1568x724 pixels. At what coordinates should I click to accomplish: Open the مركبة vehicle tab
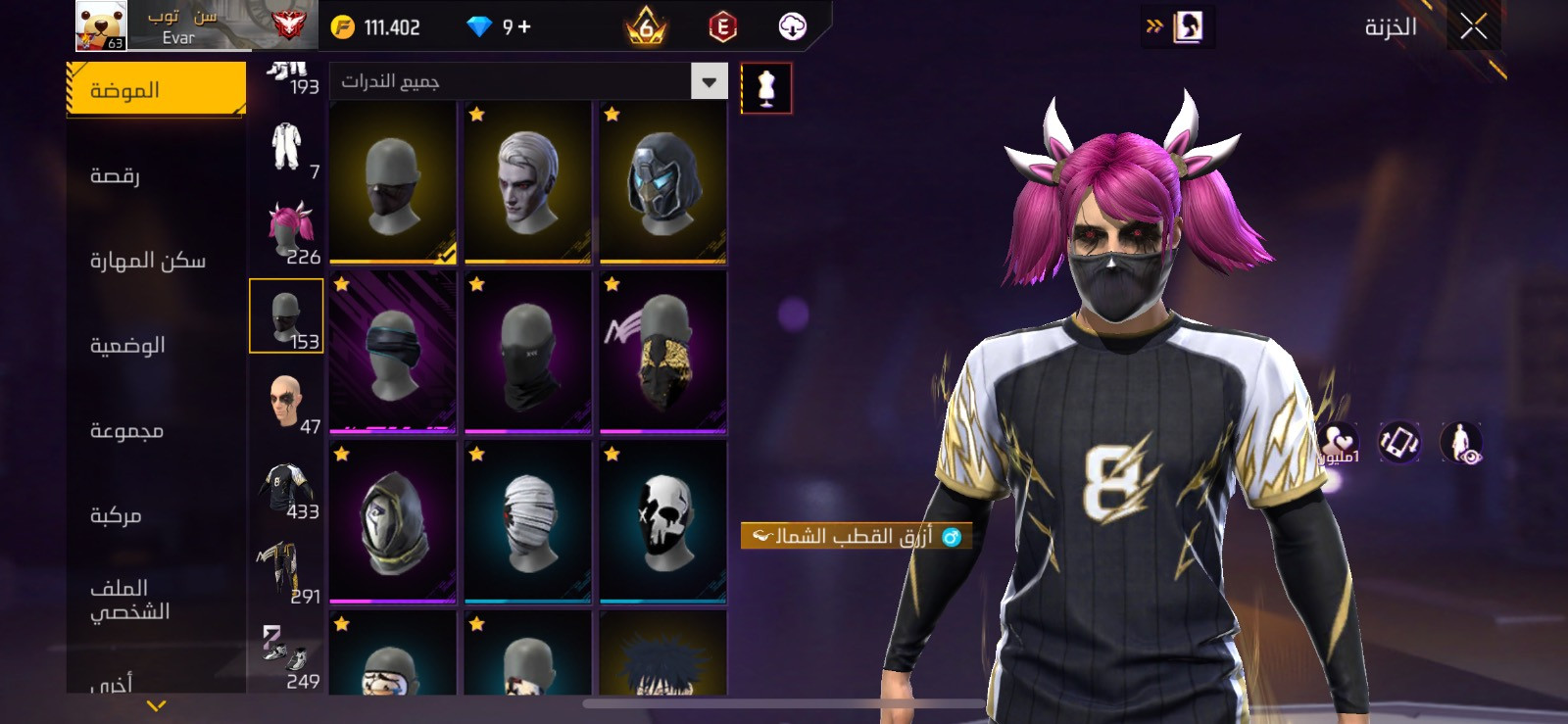[116, 515]
